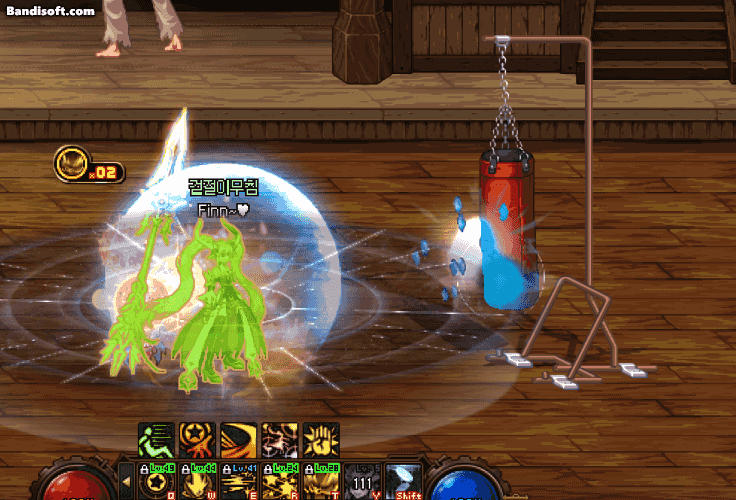Activate the Shift slot skill icon
This screenshot has height=500, width=736.
pos(402,481)
